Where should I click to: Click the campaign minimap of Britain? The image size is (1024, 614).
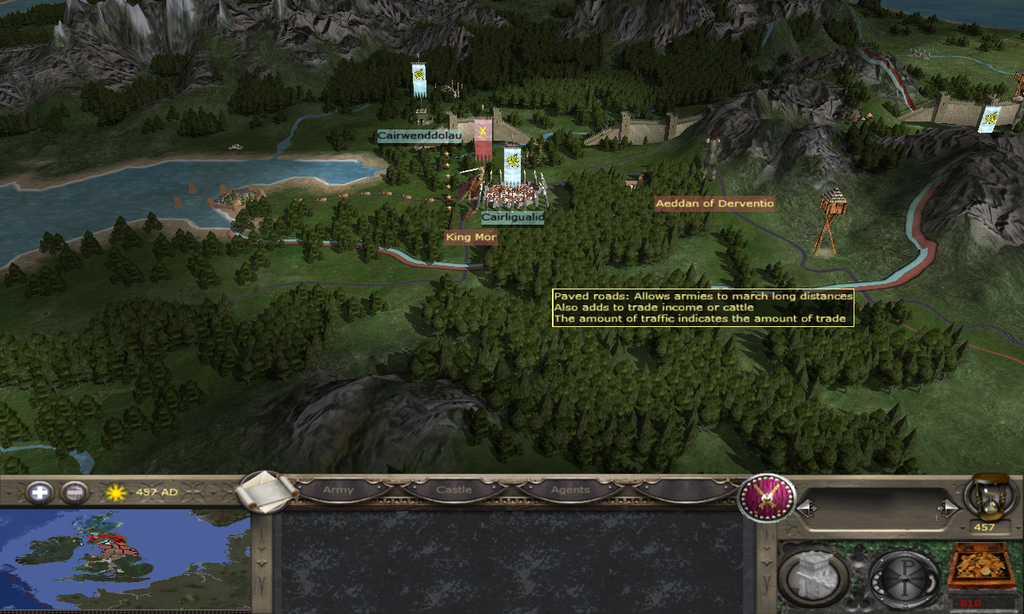click(124, 560)
